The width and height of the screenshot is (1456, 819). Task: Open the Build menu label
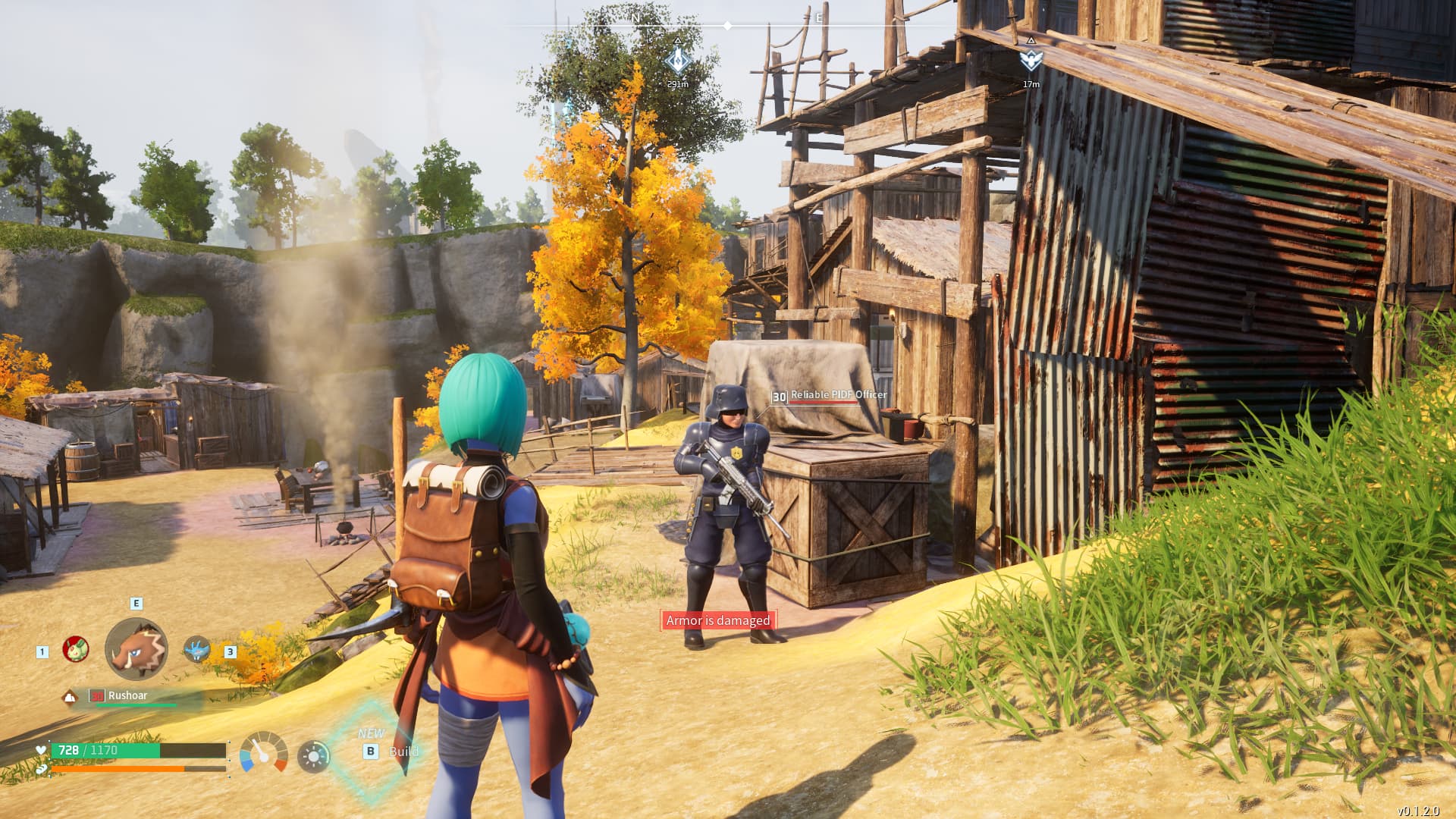(x=403, y=752)
